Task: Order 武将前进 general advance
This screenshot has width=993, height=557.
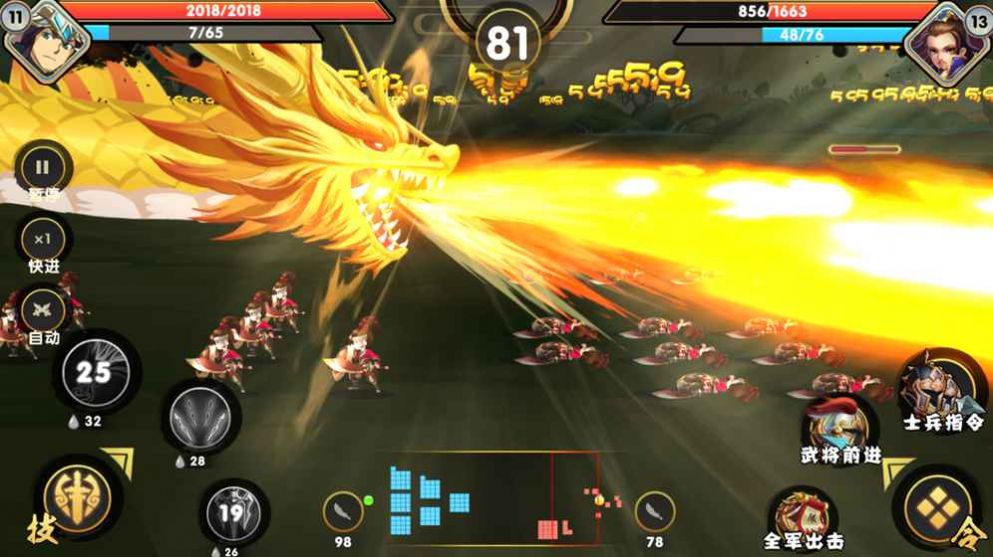Action: click(x=840, y=425)
